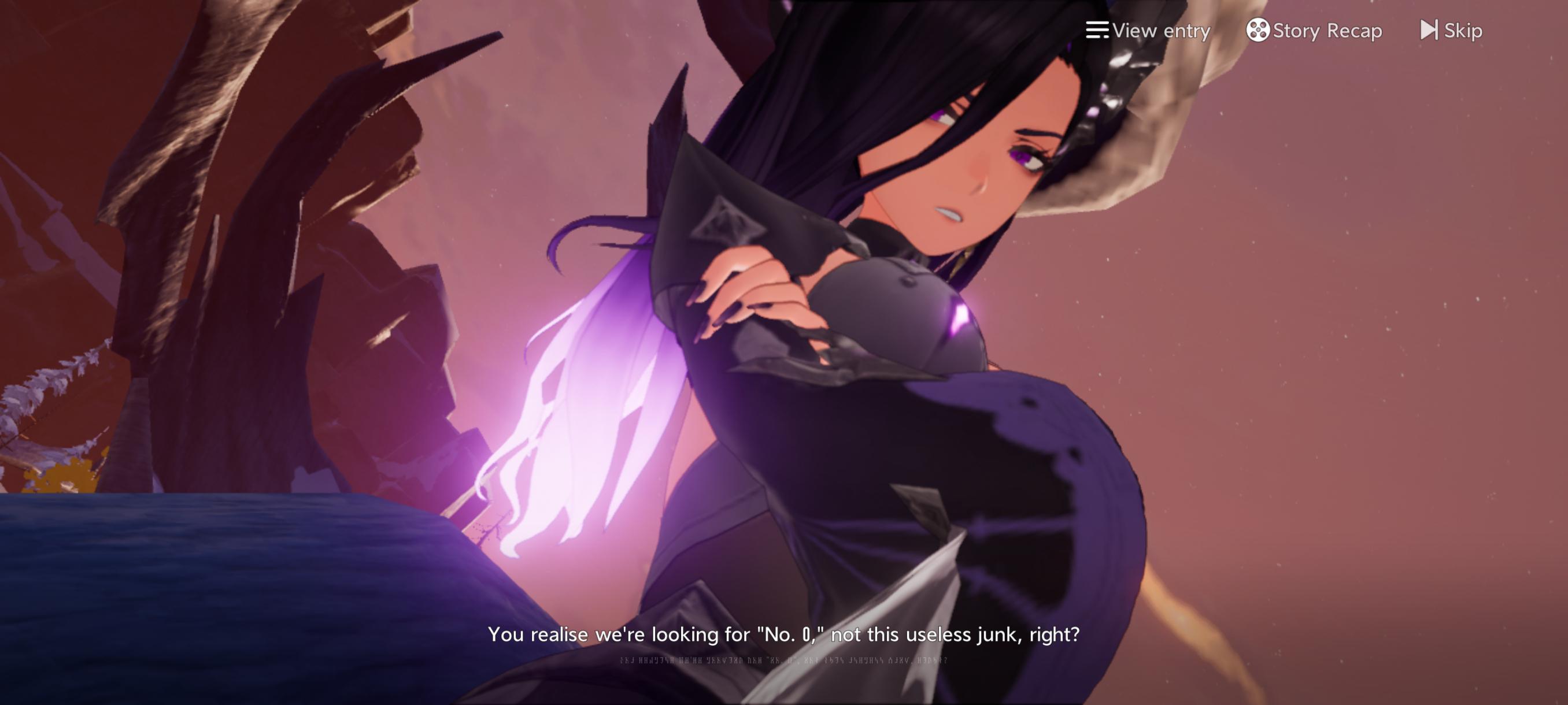Skip the cutscene
The image size is (1568, 705).
(x=1451, y=31)
